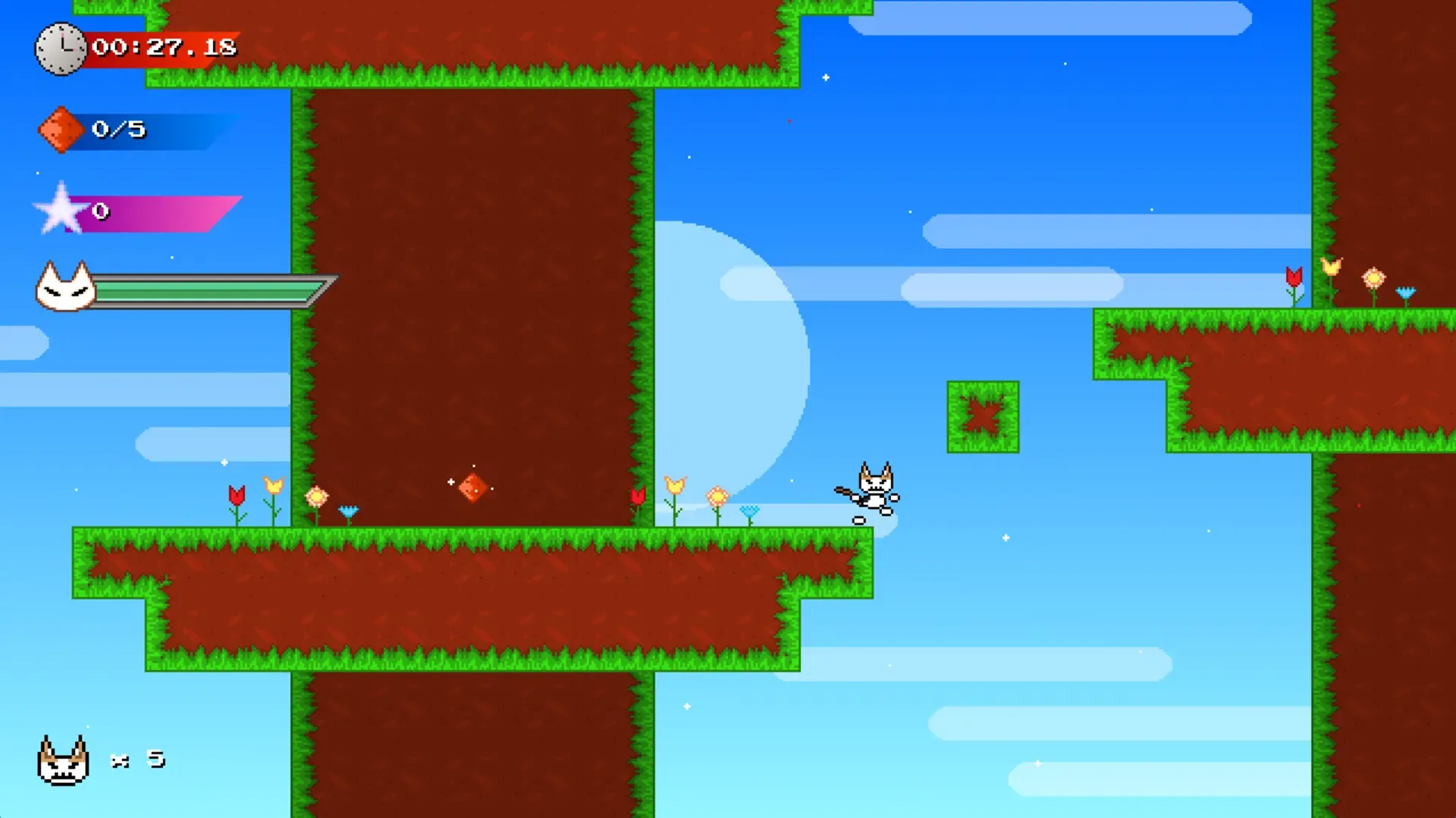1456x818 pixels.
Task: Click the floating red gem collectible
Action: pyautogui.click(x=473, y=487)
